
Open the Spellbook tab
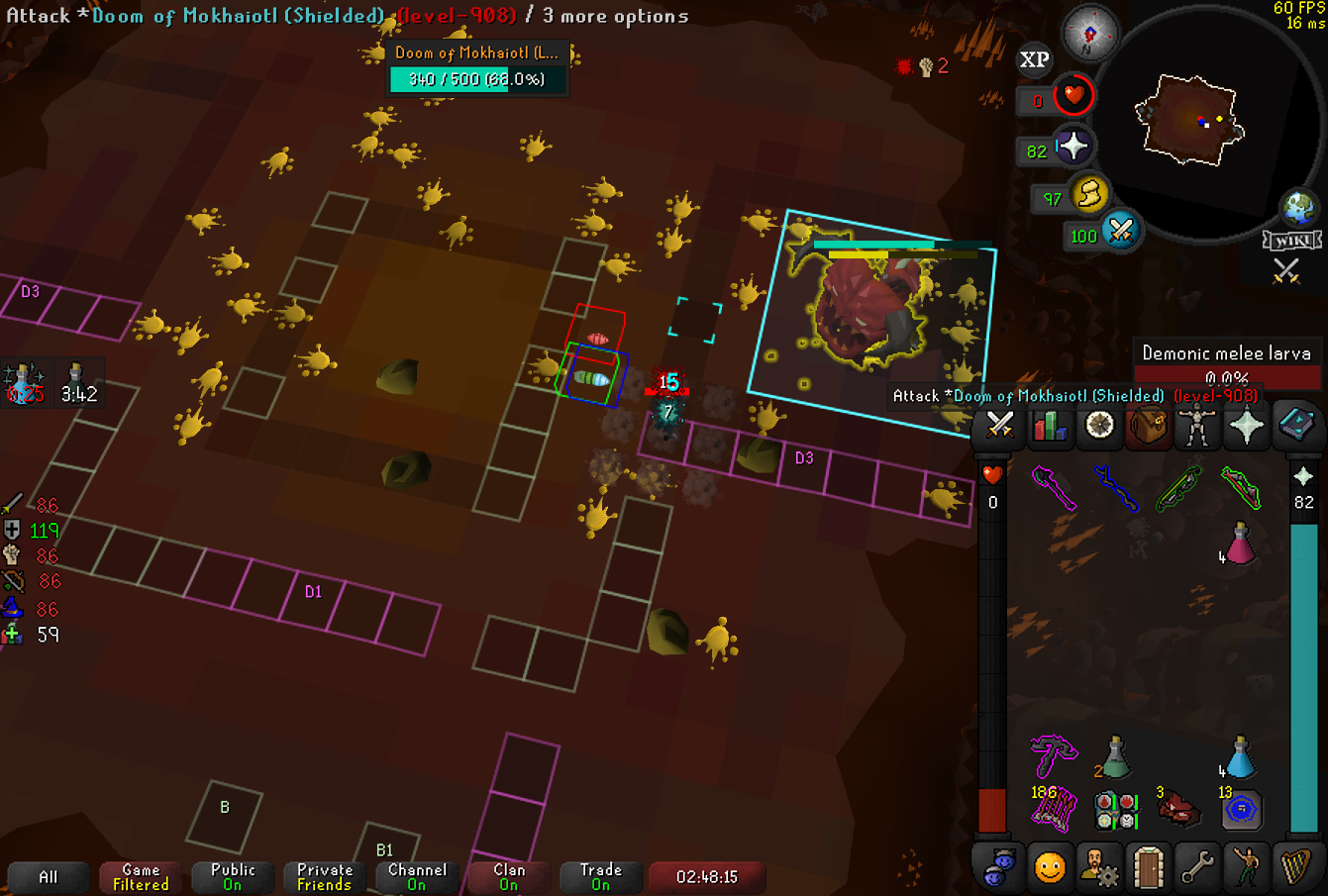click(x=1294, y=426)
